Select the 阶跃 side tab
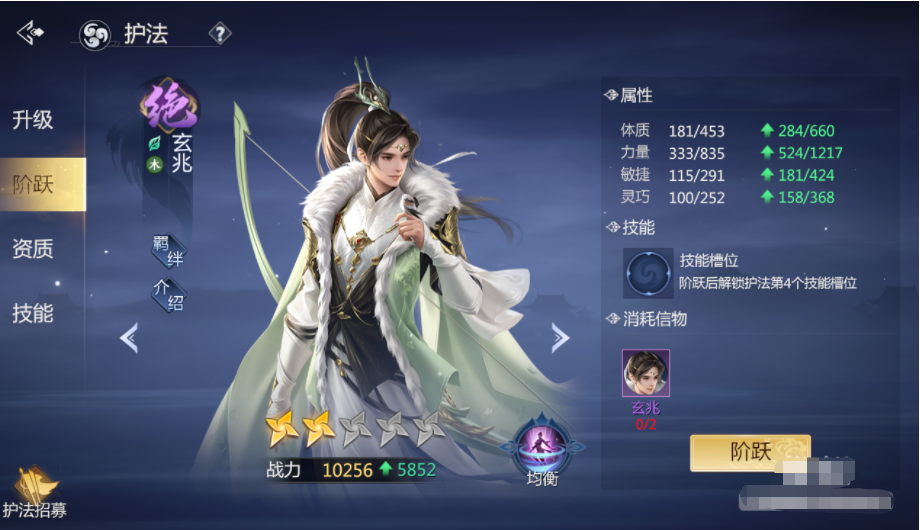Screen dimensions: 920x530 [x=33, y=184]
